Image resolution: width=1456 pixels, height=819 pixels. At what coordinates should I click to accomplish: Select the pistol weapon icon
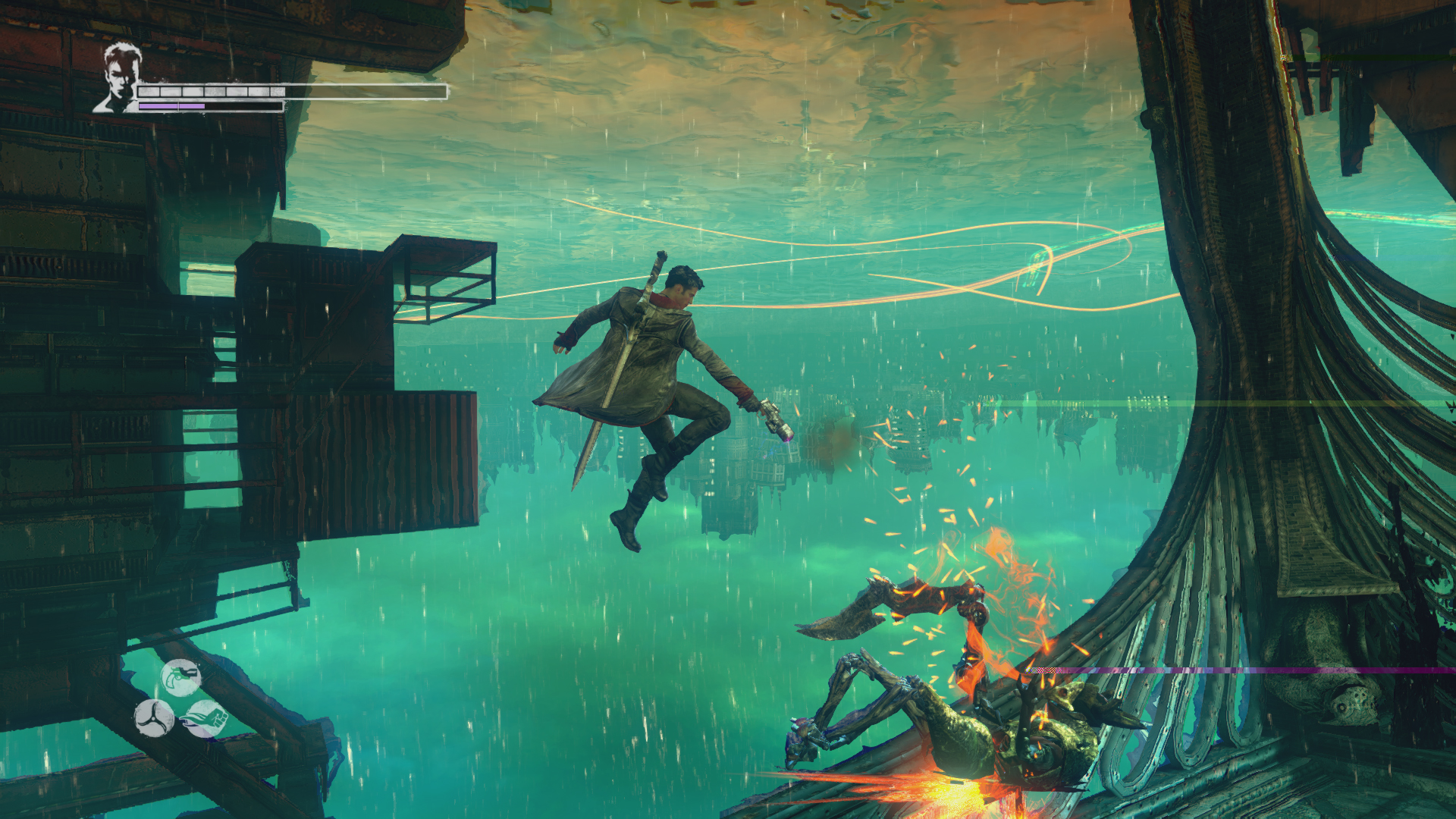point(181,677)
